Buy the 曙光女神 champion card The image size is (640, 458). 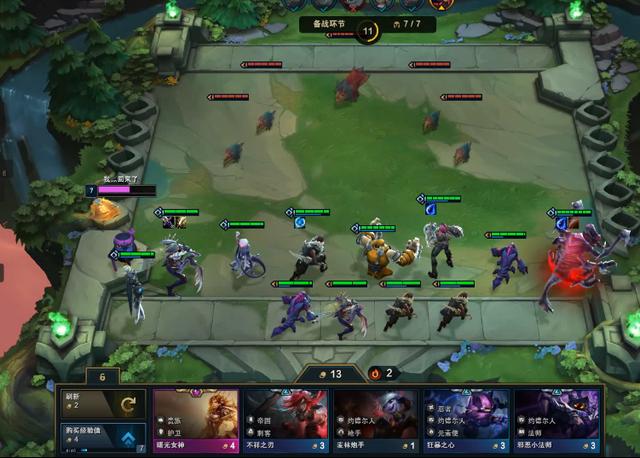tap(196, 420)
